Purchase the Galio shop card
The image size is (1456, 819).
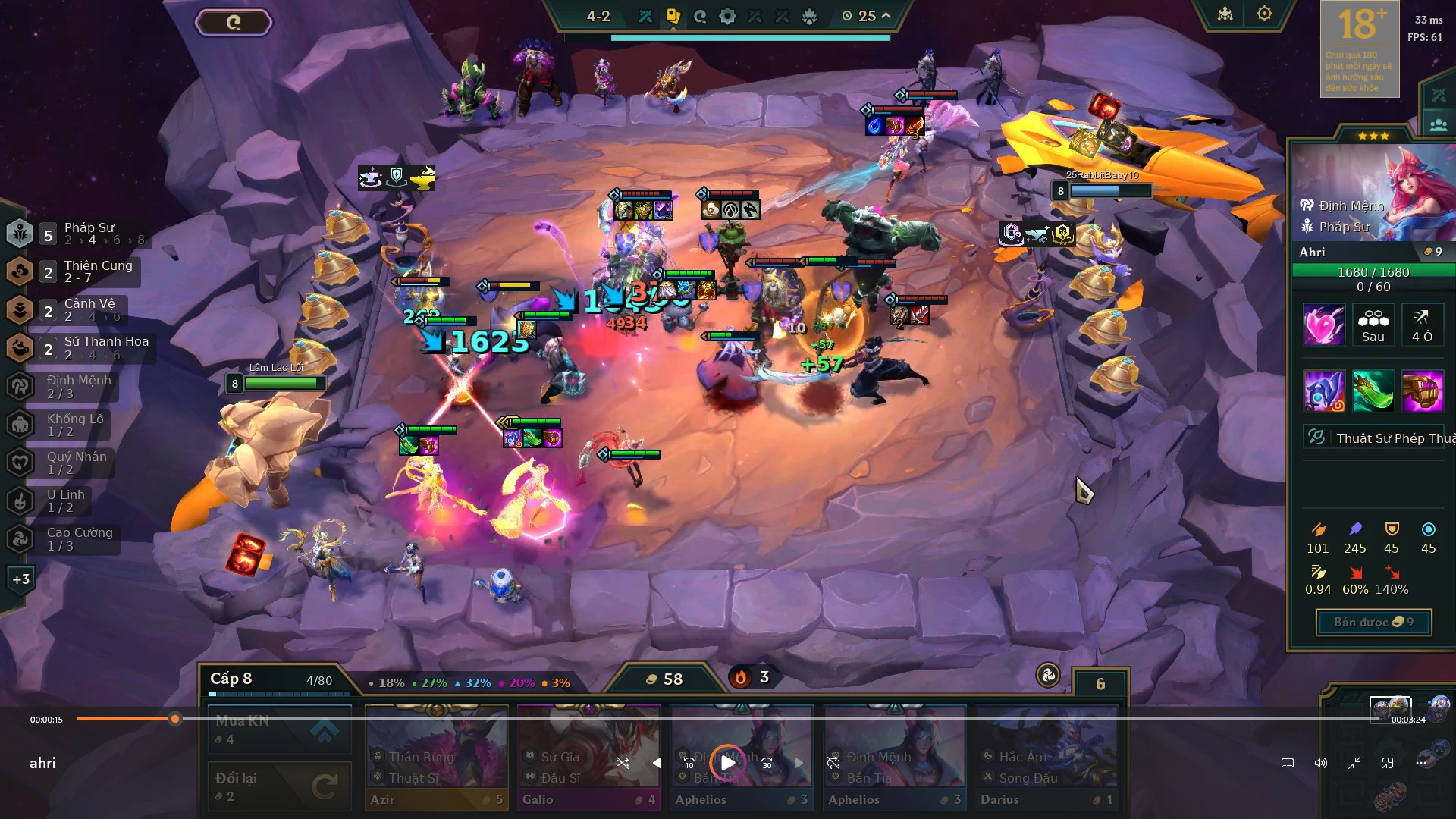pyautogui.click(x=588, y=757)
